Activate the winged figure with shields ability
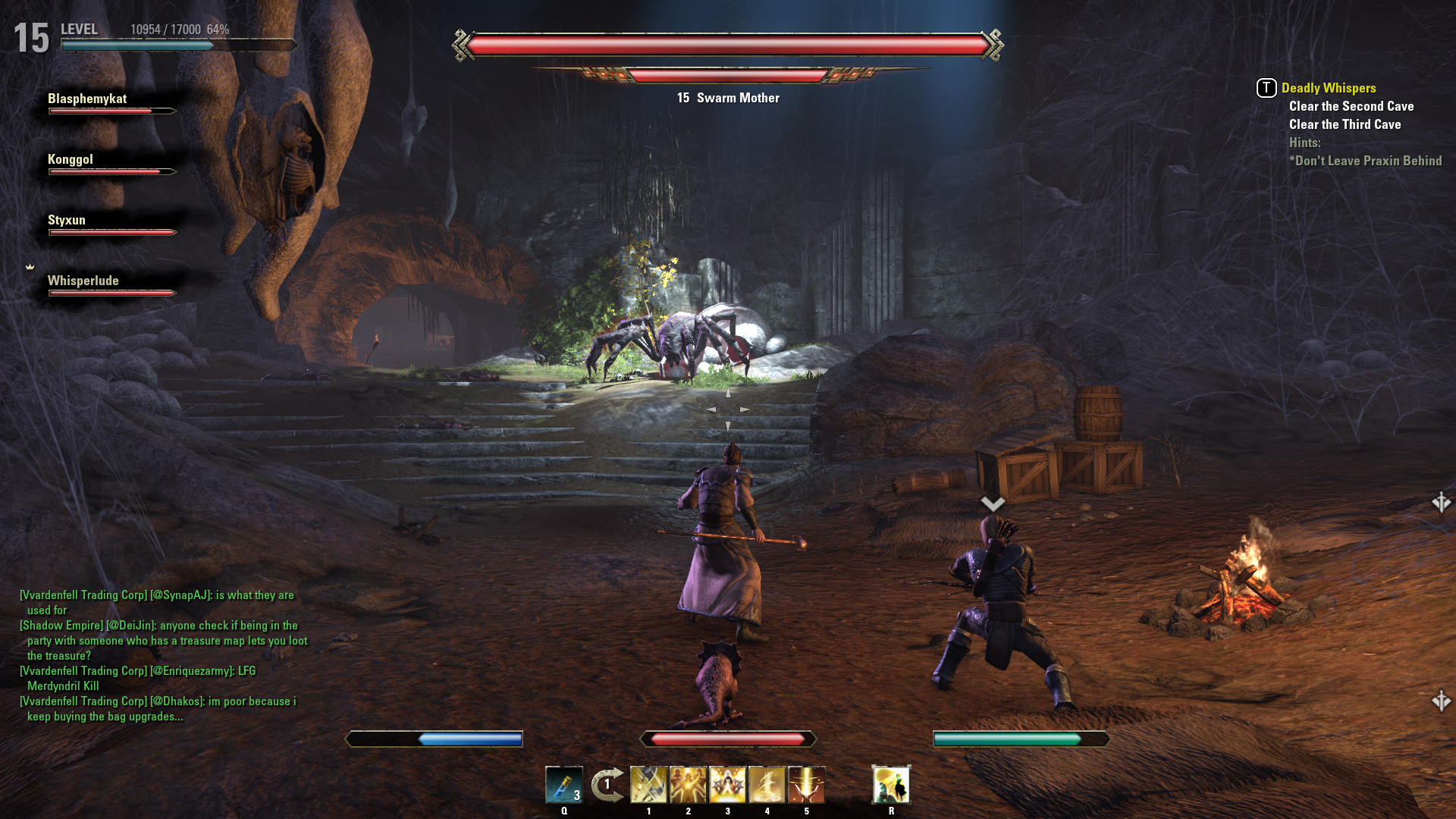1456x819 pixels. 727,785
